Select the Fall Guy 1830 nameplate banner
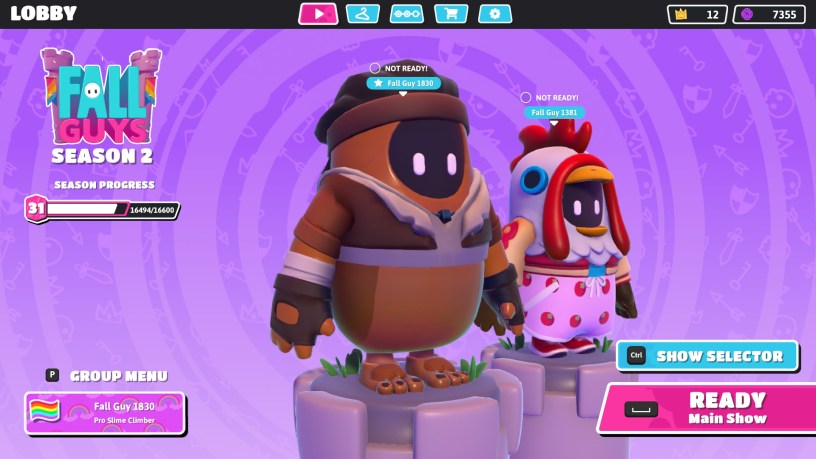Screen dimensions: 816x459 pyautogui.click(x=105, y=412)
